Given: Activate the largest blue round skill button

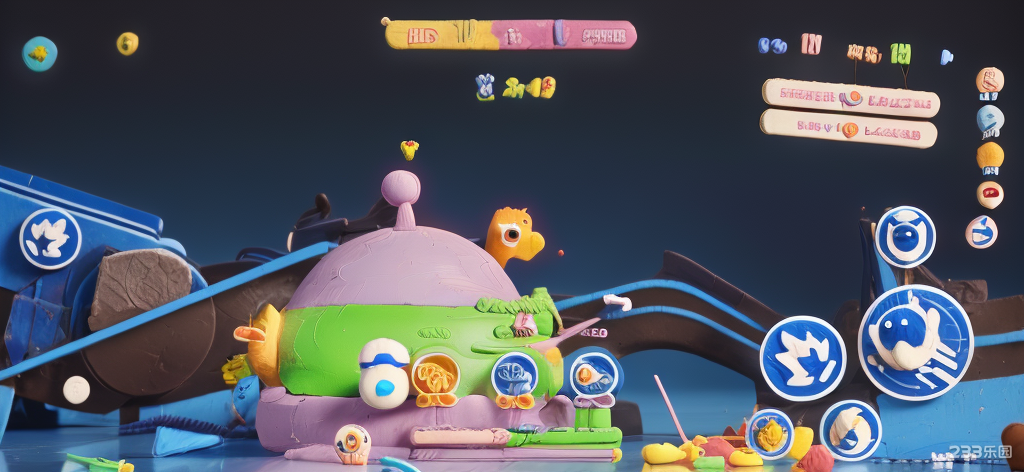Looking at the screenshot, I should click(x=915, y=342).
